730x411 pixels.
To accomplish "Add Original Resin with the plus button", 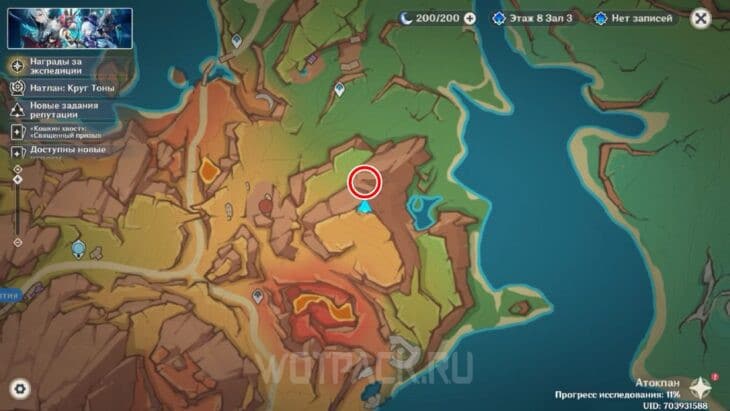I will (469, 18).
